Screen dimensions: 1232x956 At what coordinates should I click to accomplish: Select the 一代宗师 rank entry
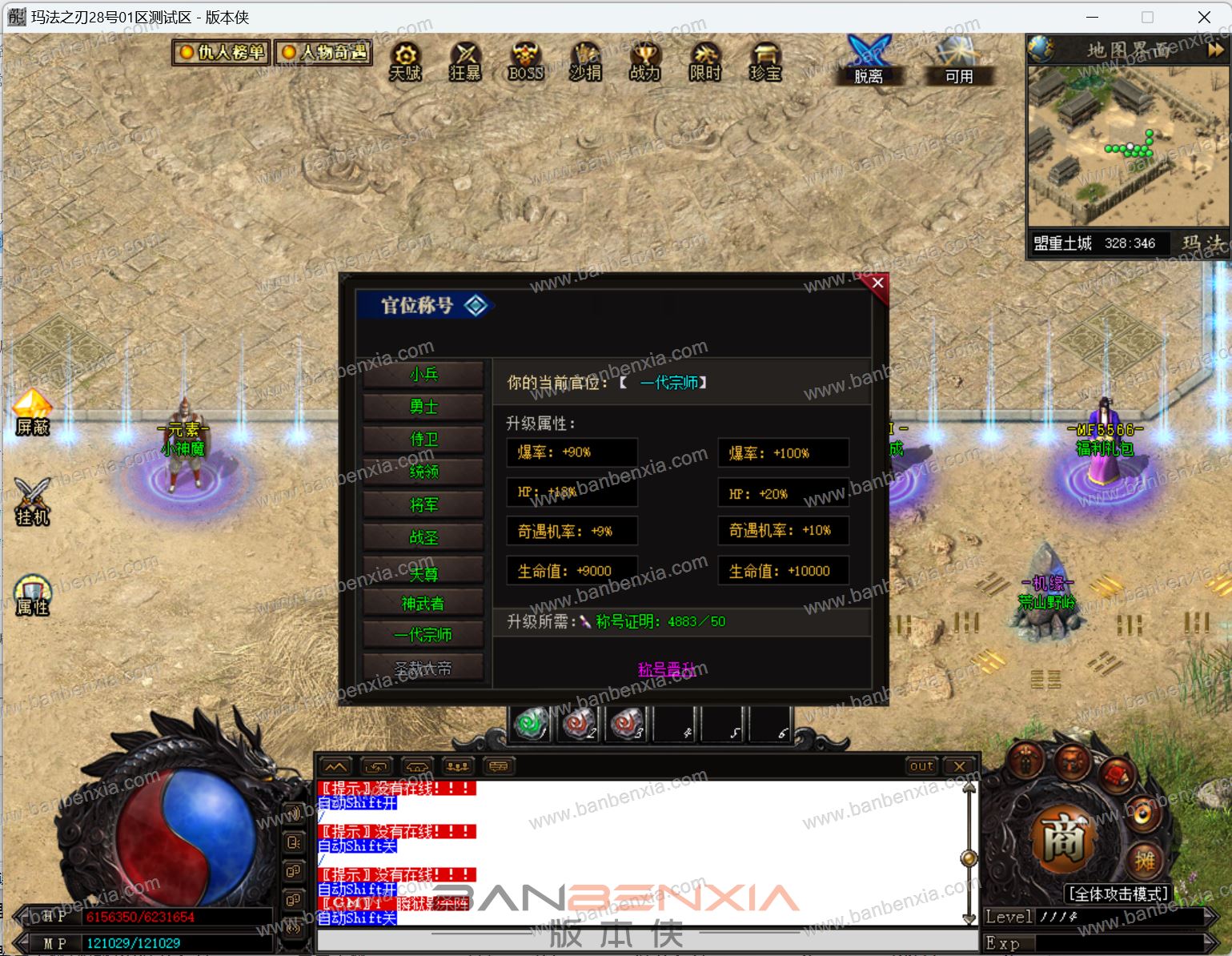coord(423,635)
